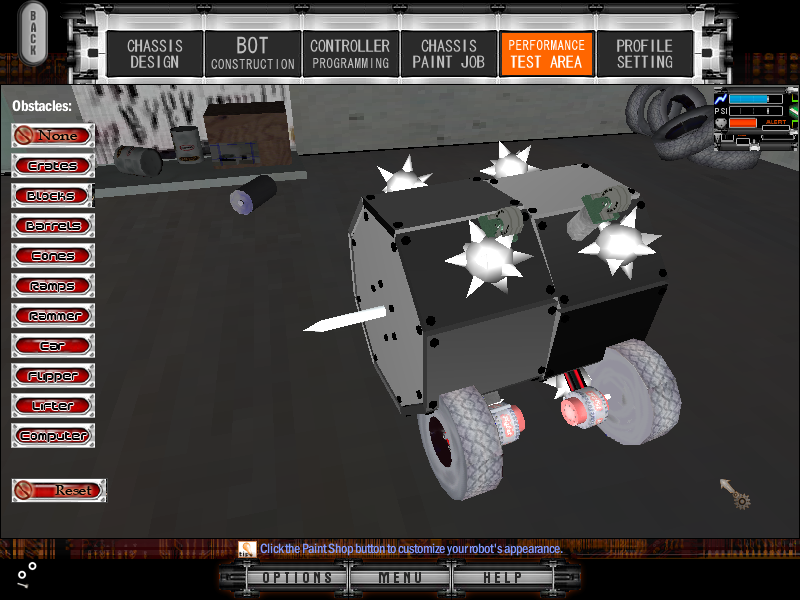The width and height of the screenshot is (800, 600).
Task: Go to the Profile Setting tab
Action: click(x=644, y=54)
